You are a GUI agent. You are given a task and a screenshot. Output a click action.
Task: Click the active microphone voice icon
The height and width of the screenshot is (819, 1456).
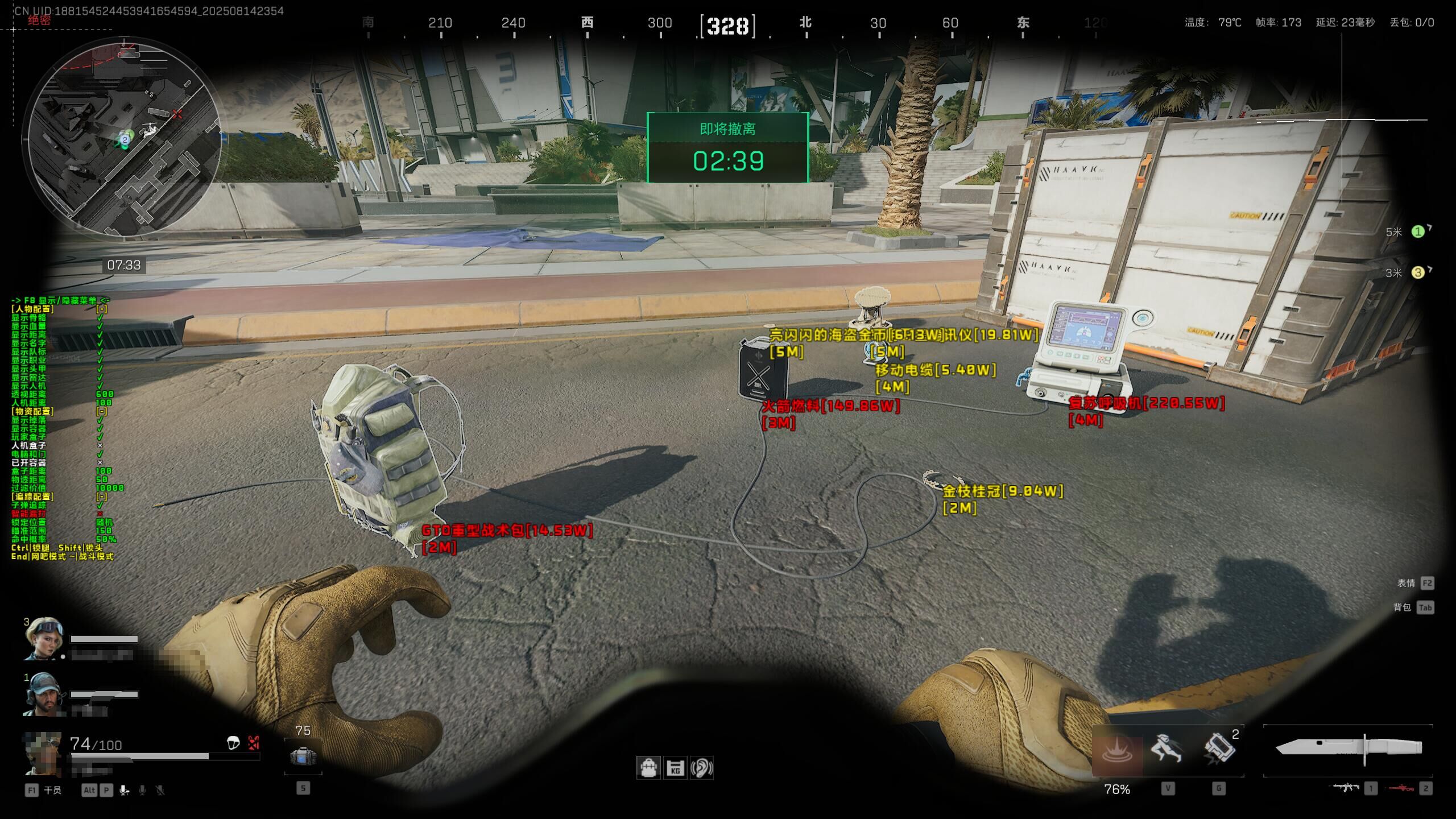tap(124, 790)
